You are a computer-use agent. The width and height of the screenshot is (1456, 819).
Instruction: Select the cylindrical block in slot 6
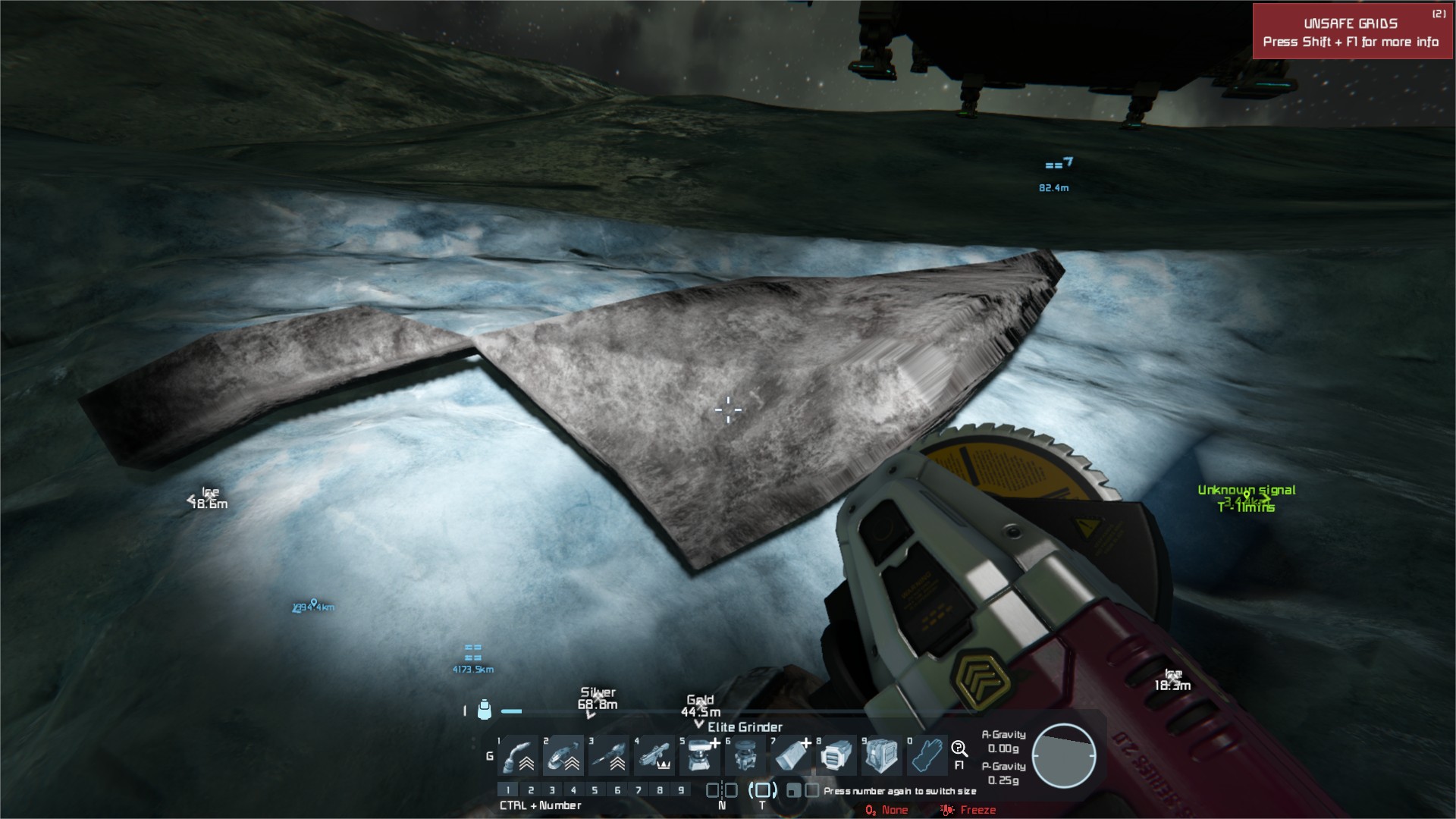[x=746, y=755]
